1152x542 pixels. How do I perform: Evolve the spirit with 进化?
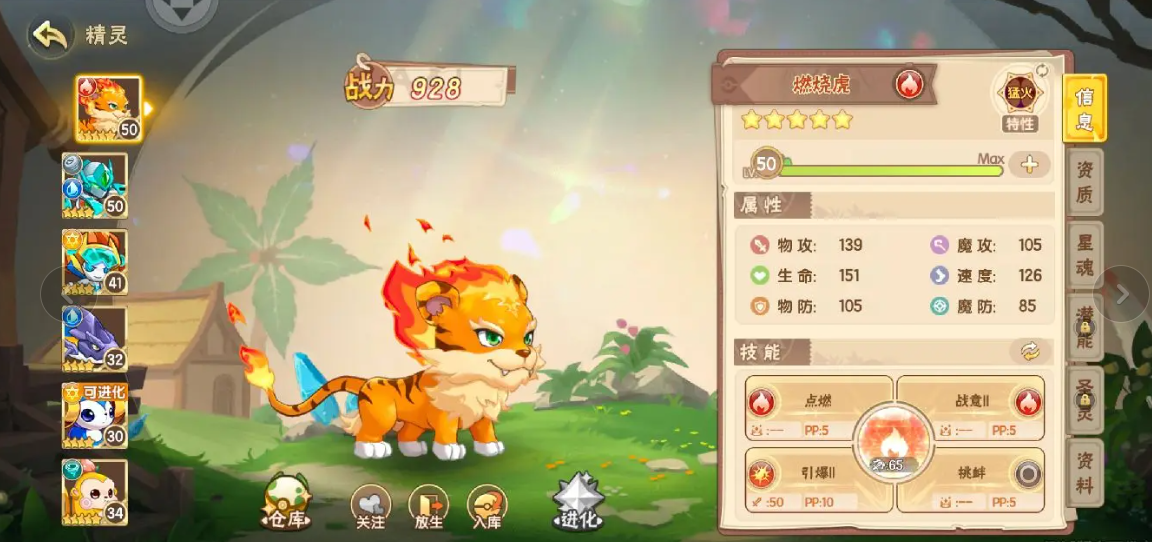(x=579, y=503)
